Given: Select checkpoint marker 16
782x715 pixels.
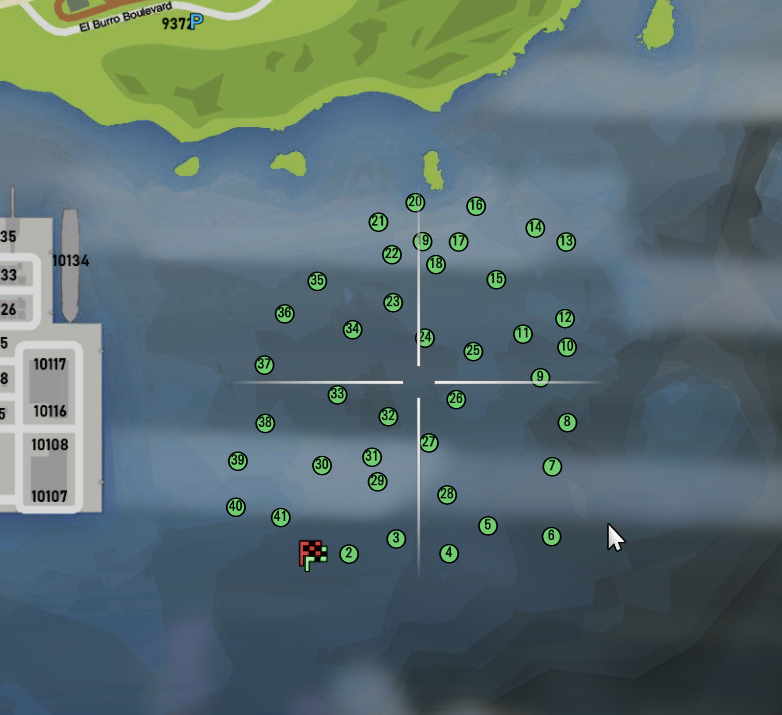Looking at the screenshot, I should coord(476,206).
